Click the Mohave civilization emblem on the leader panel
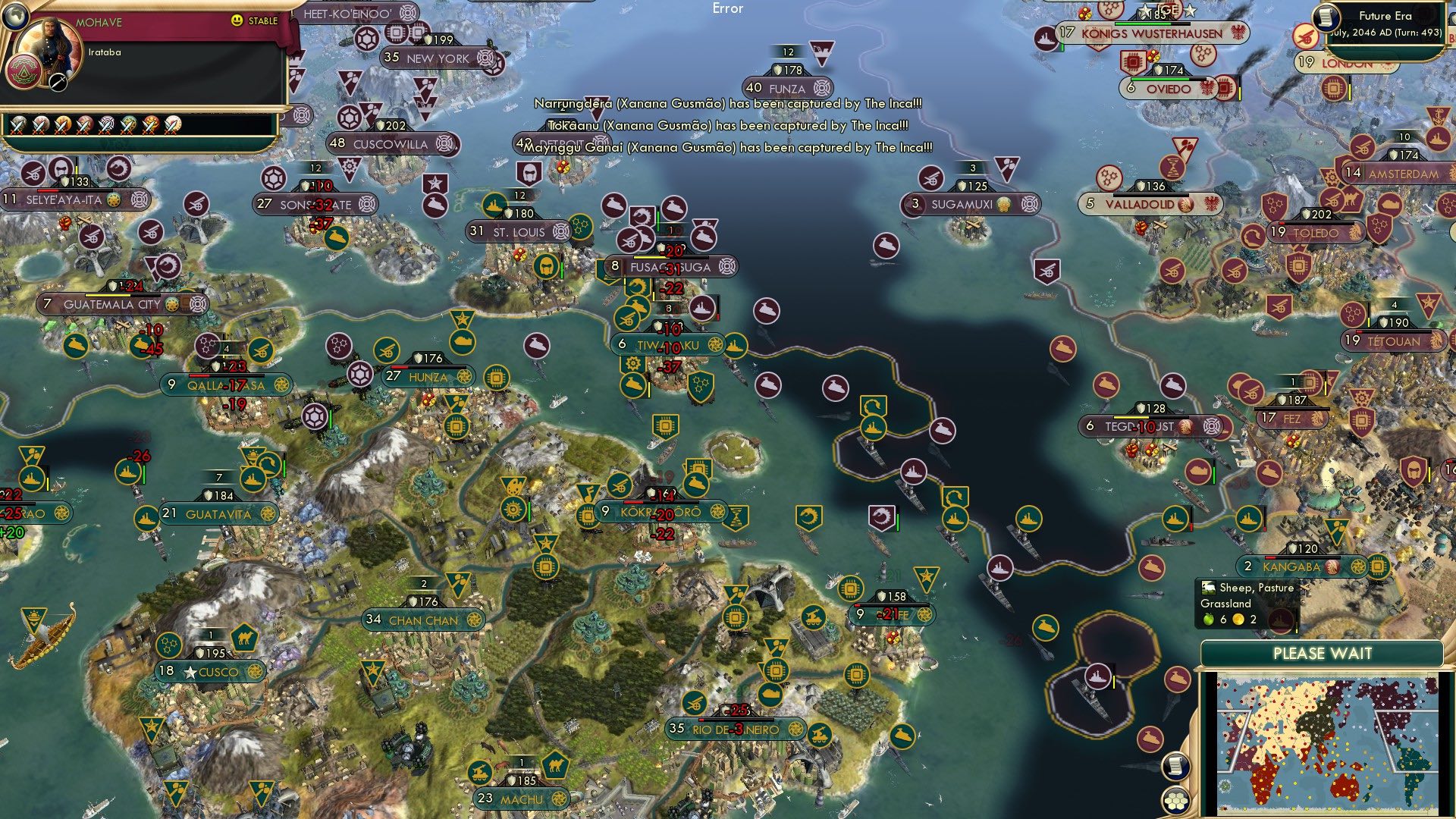 pos(25,72)
